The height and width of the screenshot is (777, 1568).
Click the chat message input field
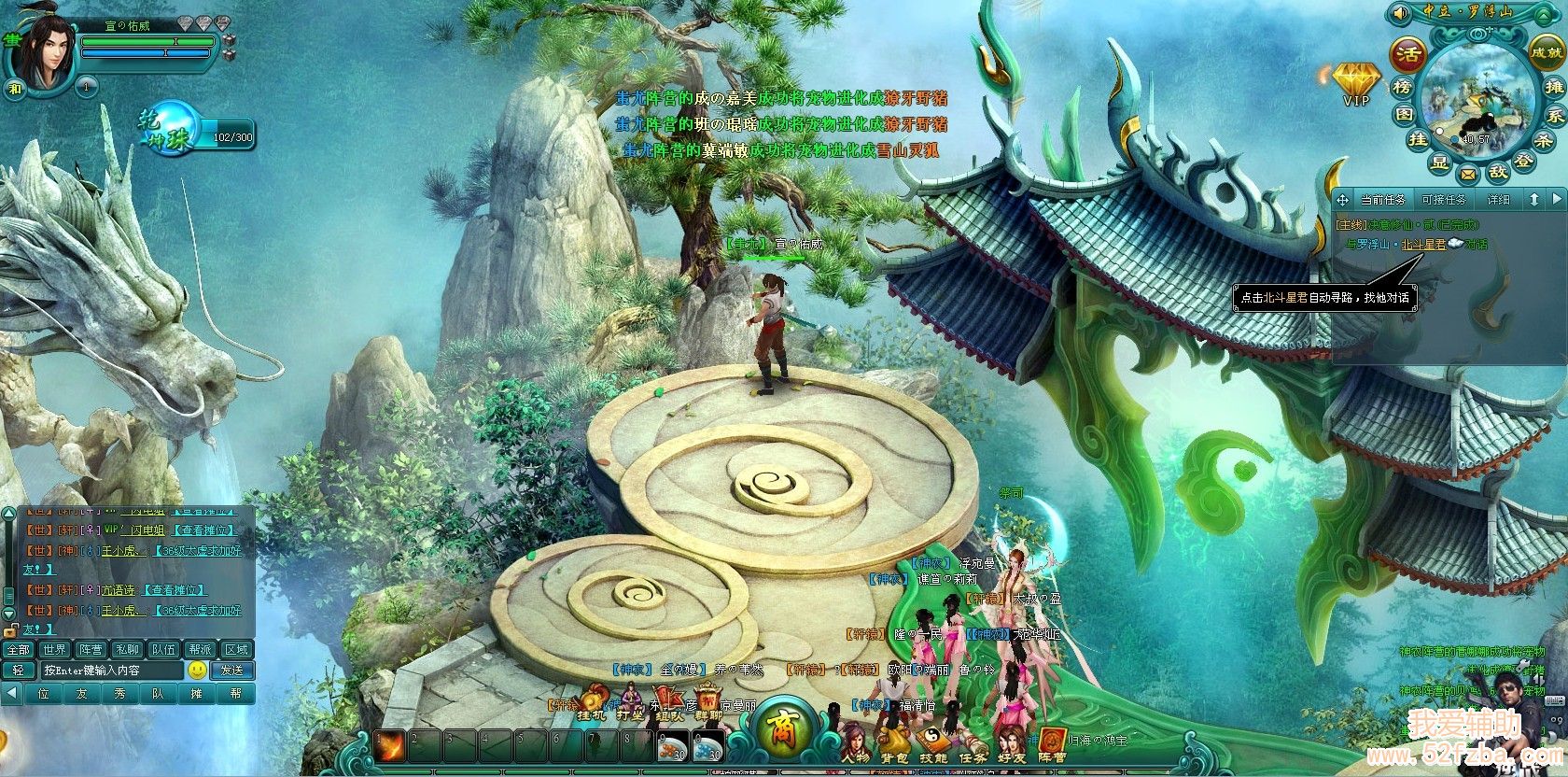click(x=110, y=671)
